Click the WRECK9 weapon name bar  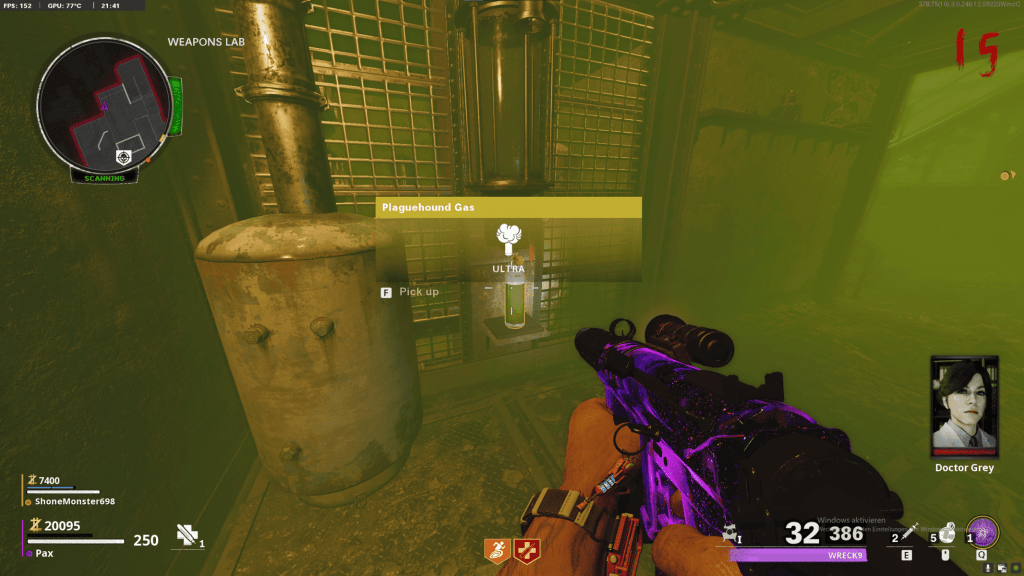pyautogui.click(x=798, y=555)
